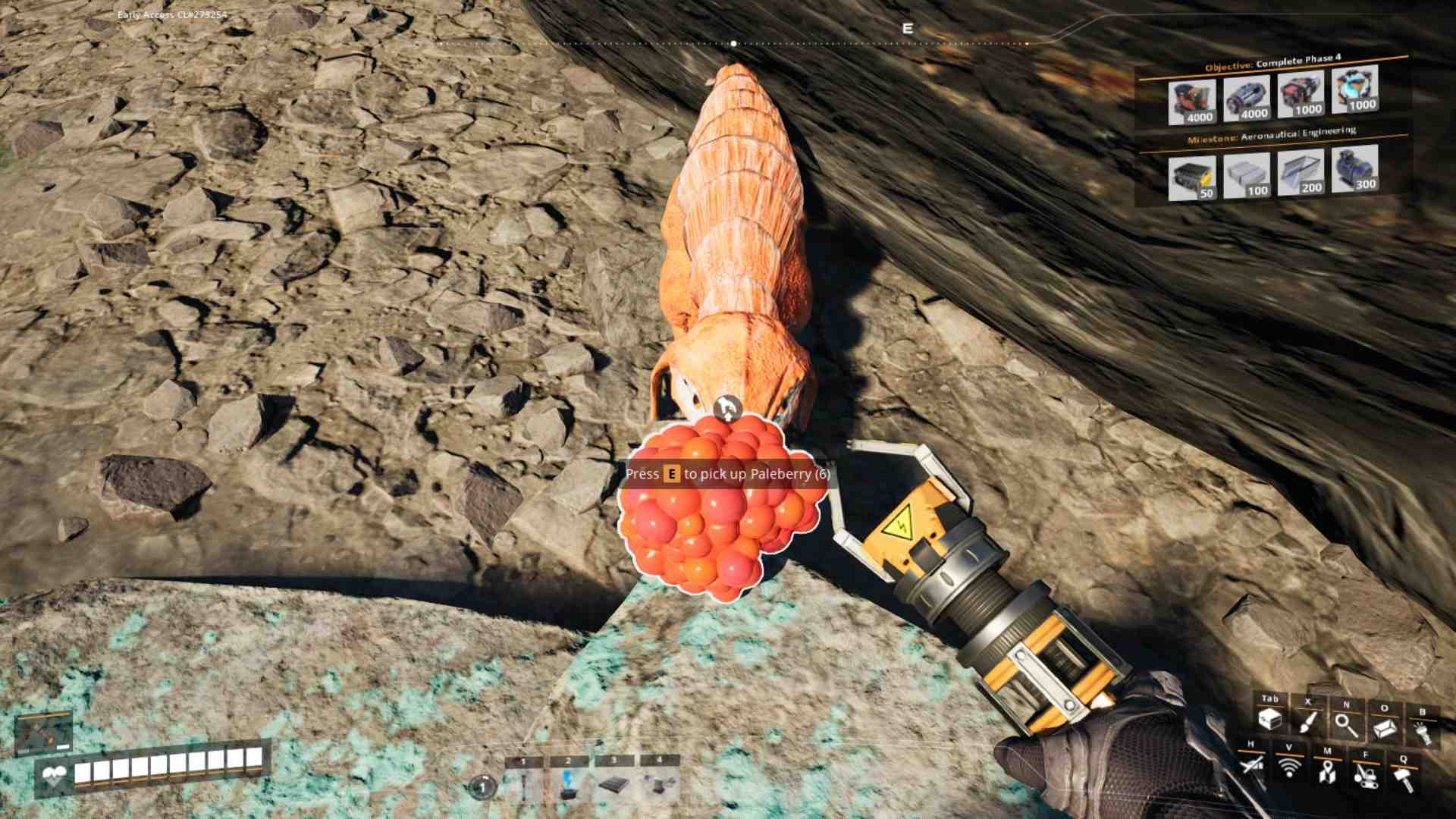1456x819 pixels.
Task: Toggle the flashlight icon
Action: pyautogui.click(x=1422, y=733)
